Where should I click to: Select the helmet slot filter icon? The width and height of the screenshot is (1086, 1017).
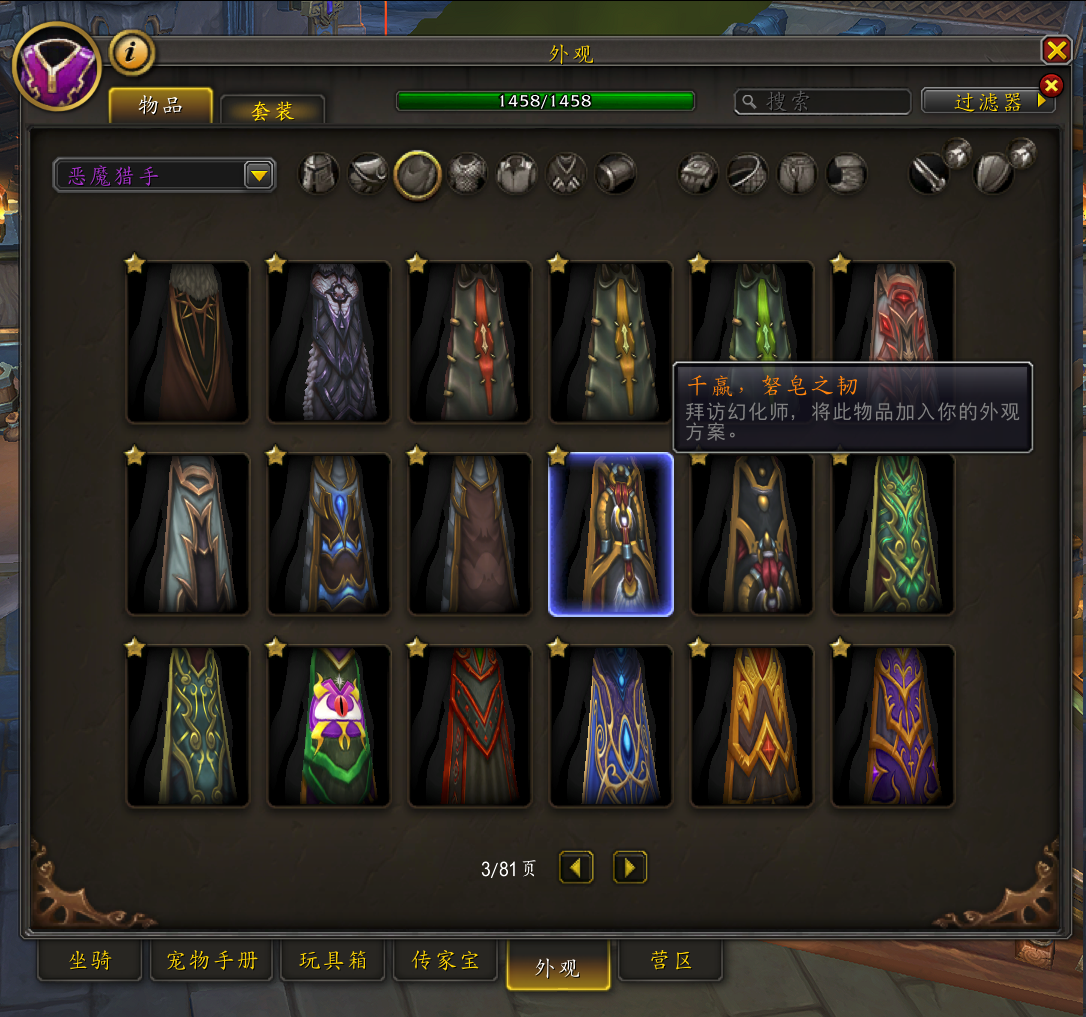[319, 174]
